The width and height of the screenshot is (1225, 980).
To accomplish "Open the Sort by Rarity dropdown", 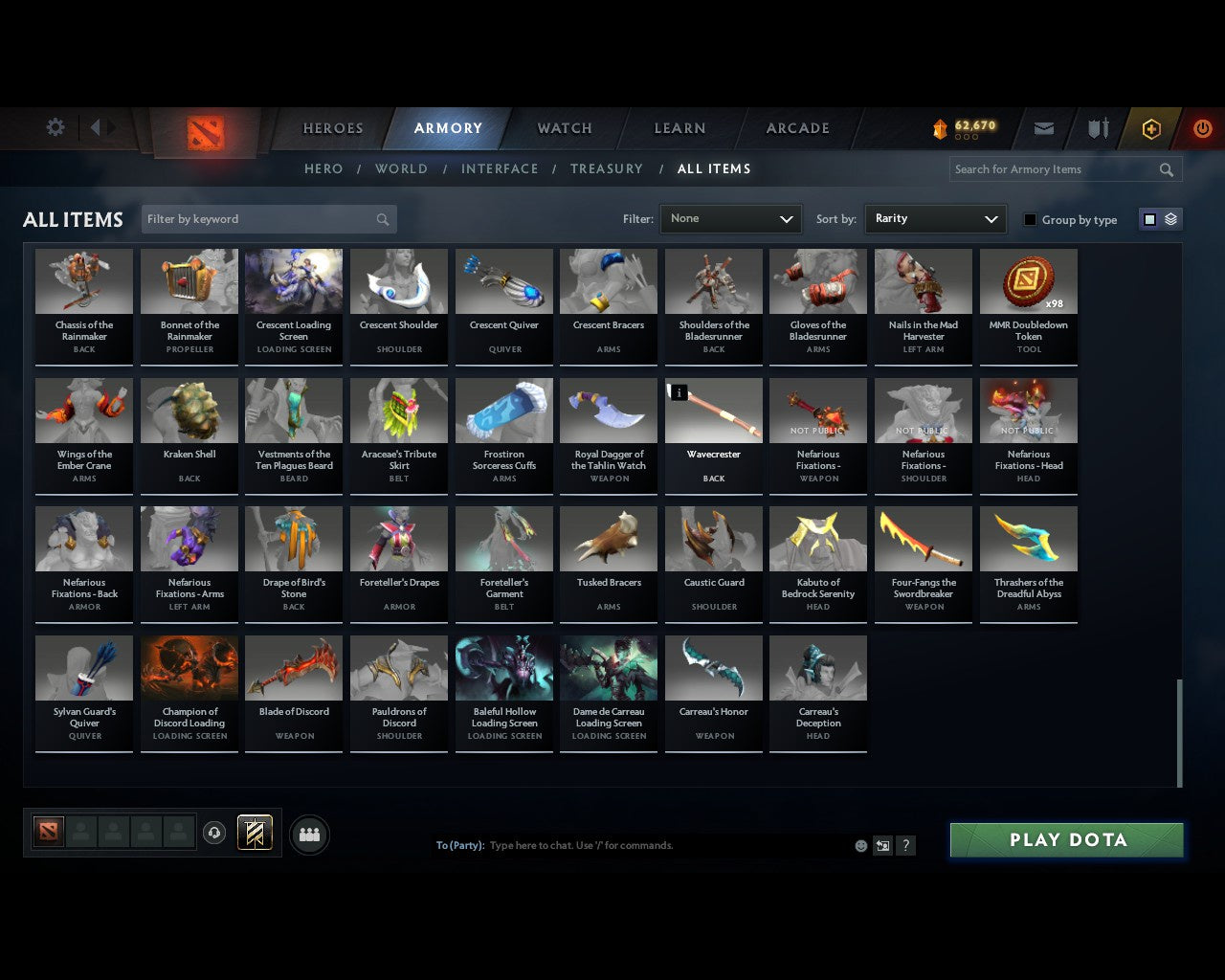I will pyautogui.click(x=935, y=218).
